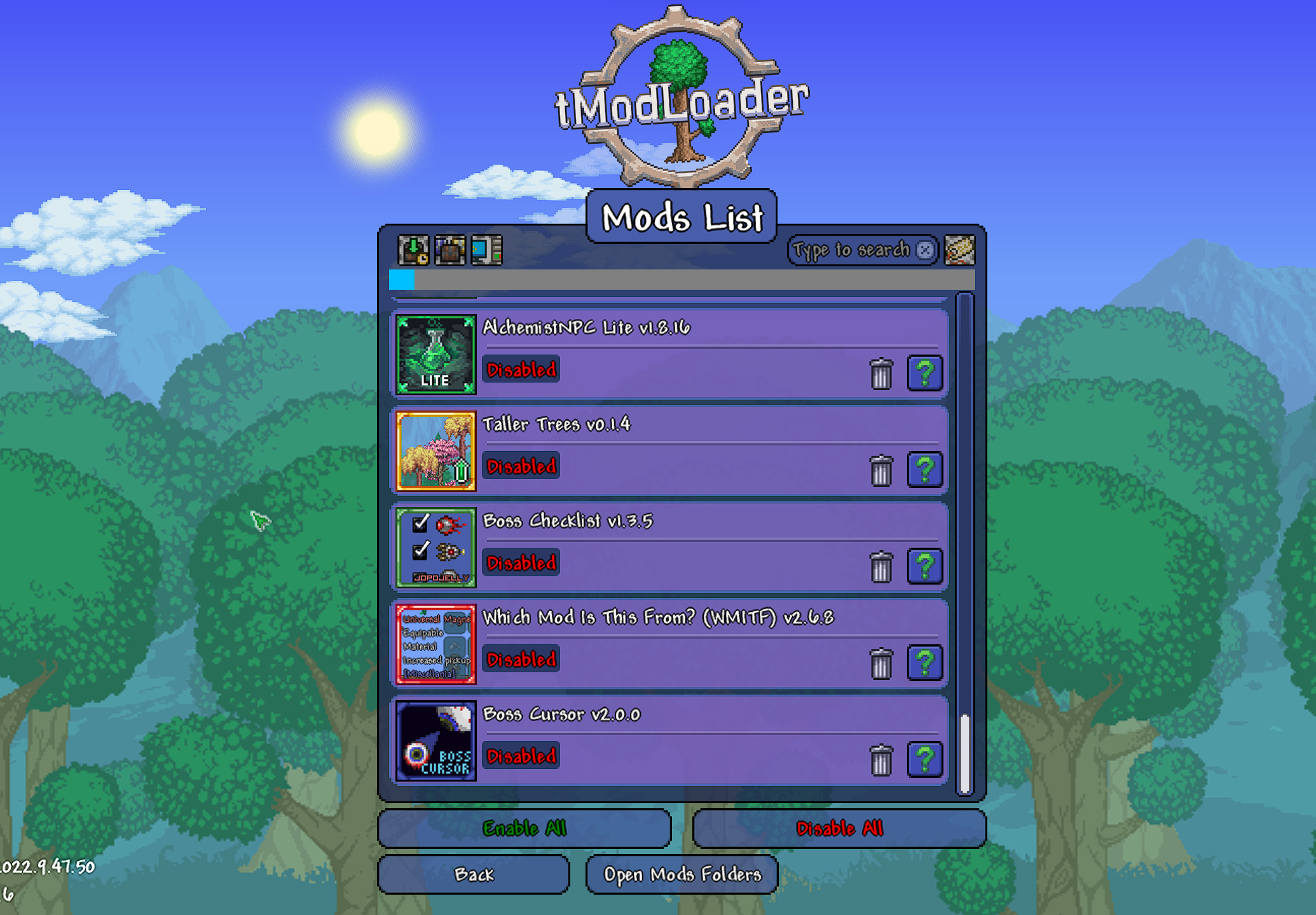Toggle AlchemistNPC Lite from Disabled
The image size is (1316, 915).
pyautogui.click(x=521, y=369)
